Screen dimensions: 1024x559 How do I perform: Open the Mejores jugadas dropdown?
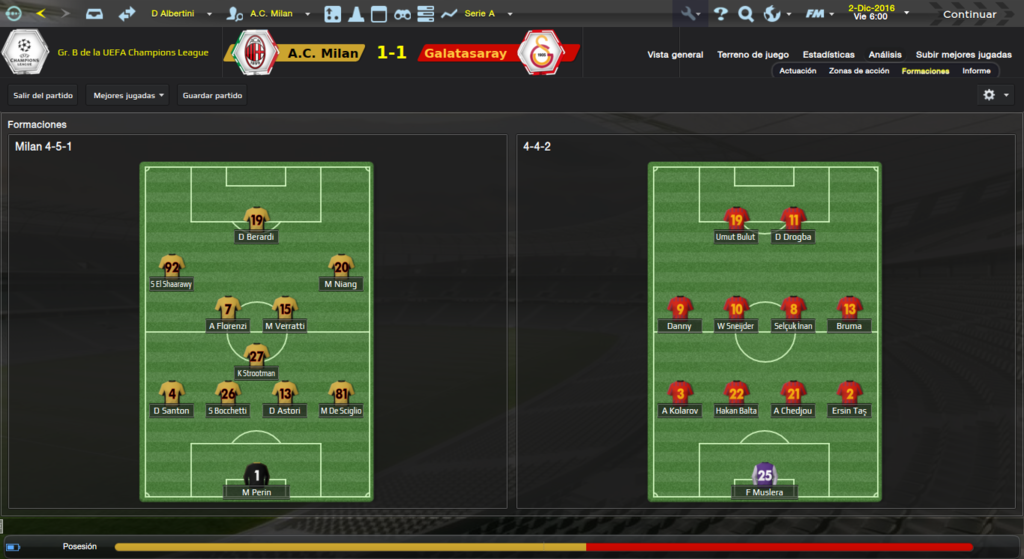click(x=128, y=96)
